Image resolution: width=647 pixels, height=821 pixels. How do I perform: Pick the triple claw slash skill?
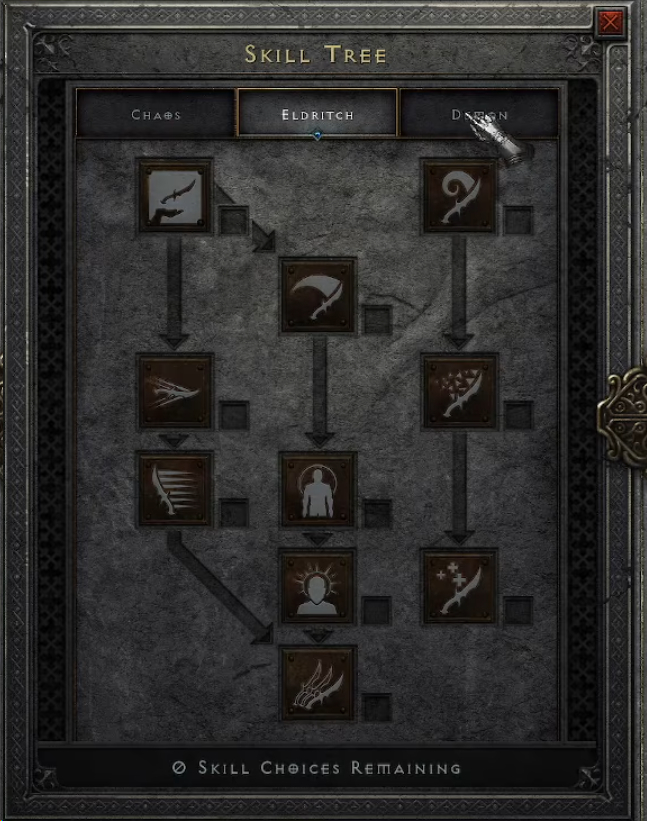pos(317,682)
